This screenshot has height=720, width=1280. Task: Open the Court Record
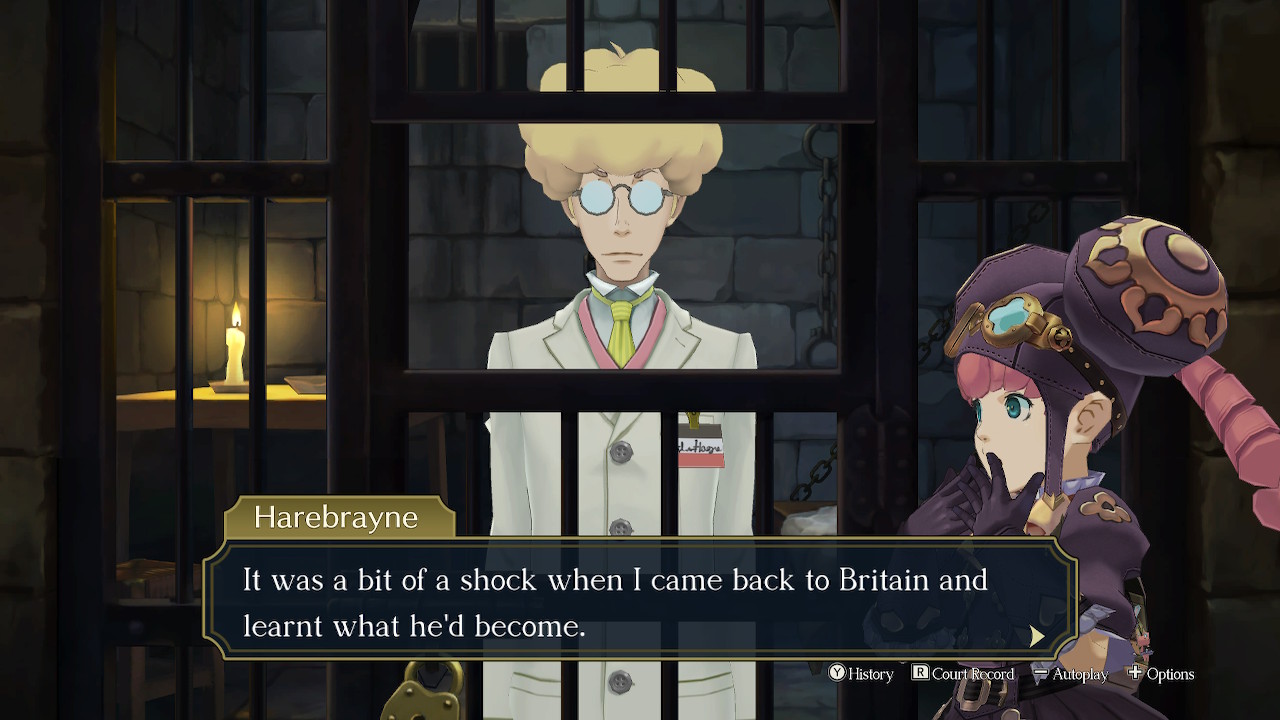point(962,674)
